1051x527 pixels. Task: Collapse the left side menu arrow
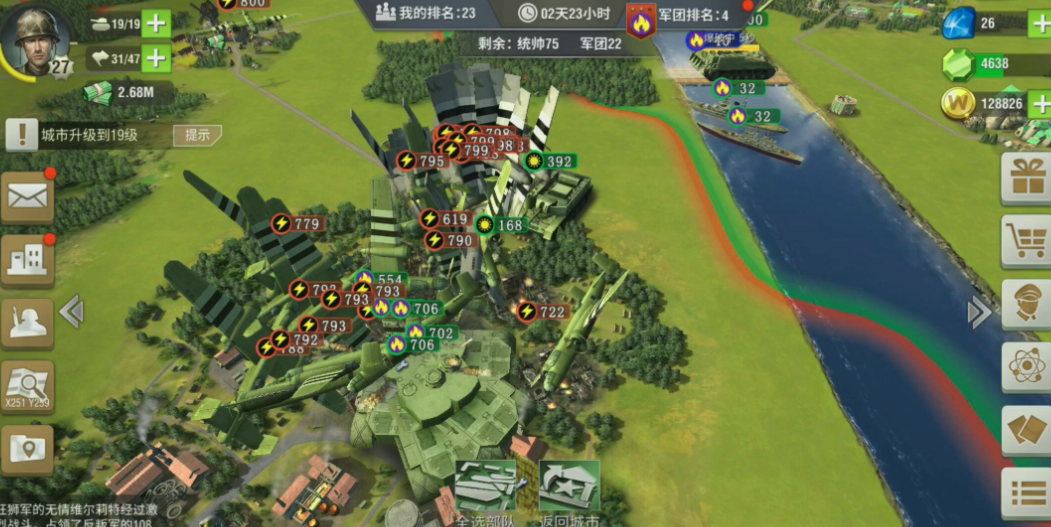pos(72,312)
